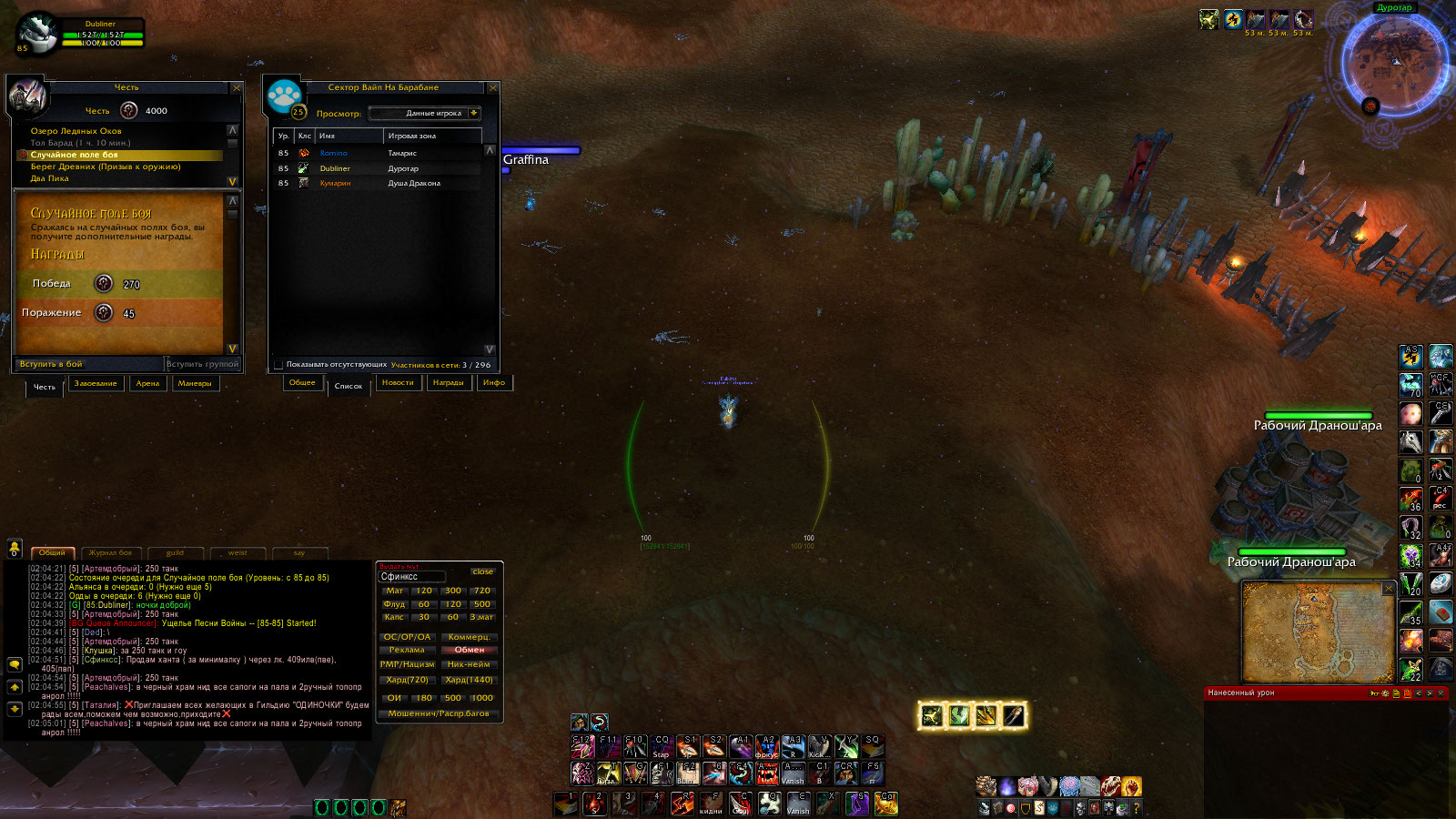Select guild member Кумарин in the roster
Viewport: 1456px width, 819px height.
coord(335,183)
